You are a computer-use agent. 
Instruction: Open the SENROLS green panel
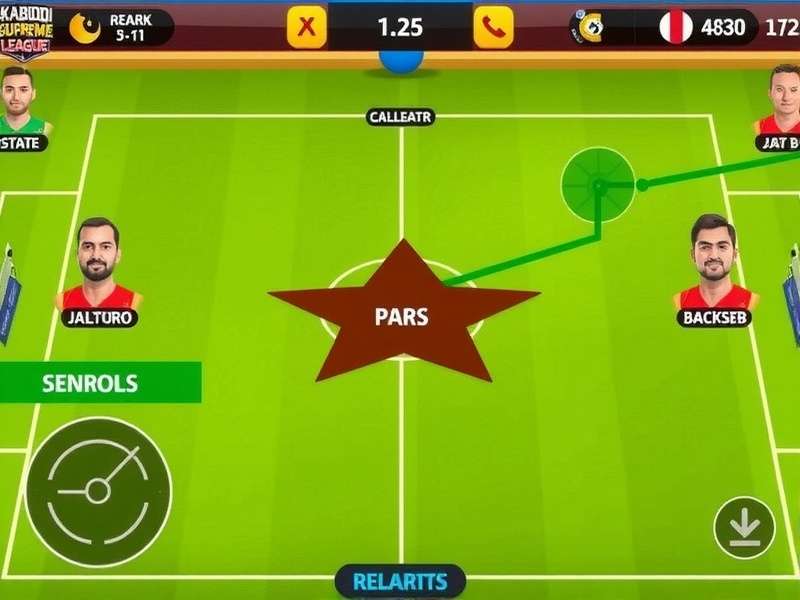(100, 383)
